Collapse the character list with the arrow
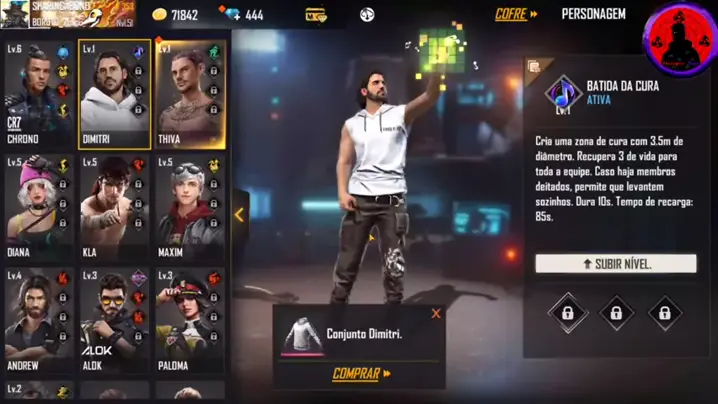The width and height of the screenshot is (718, 404). 239,214
